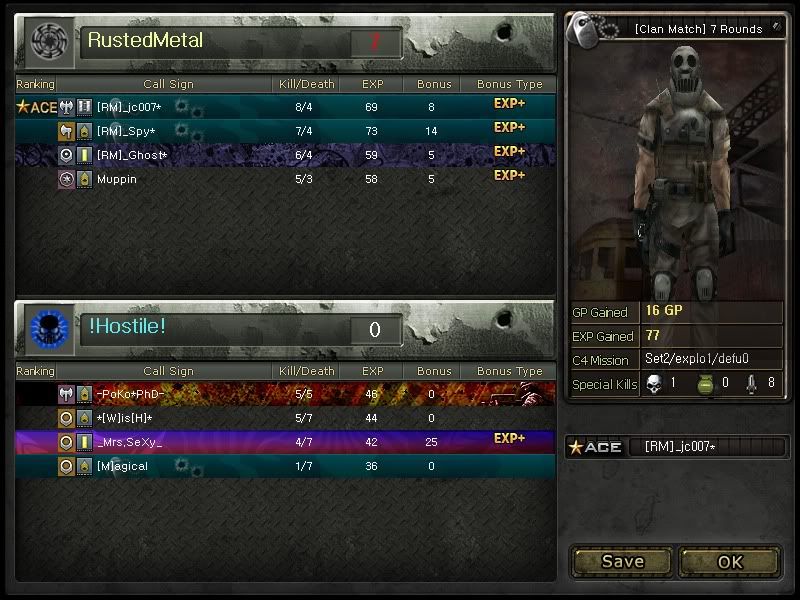Screen dimensions: 800x600
Task: Select player row [RM]_Spy*
Action: point(286,131)
